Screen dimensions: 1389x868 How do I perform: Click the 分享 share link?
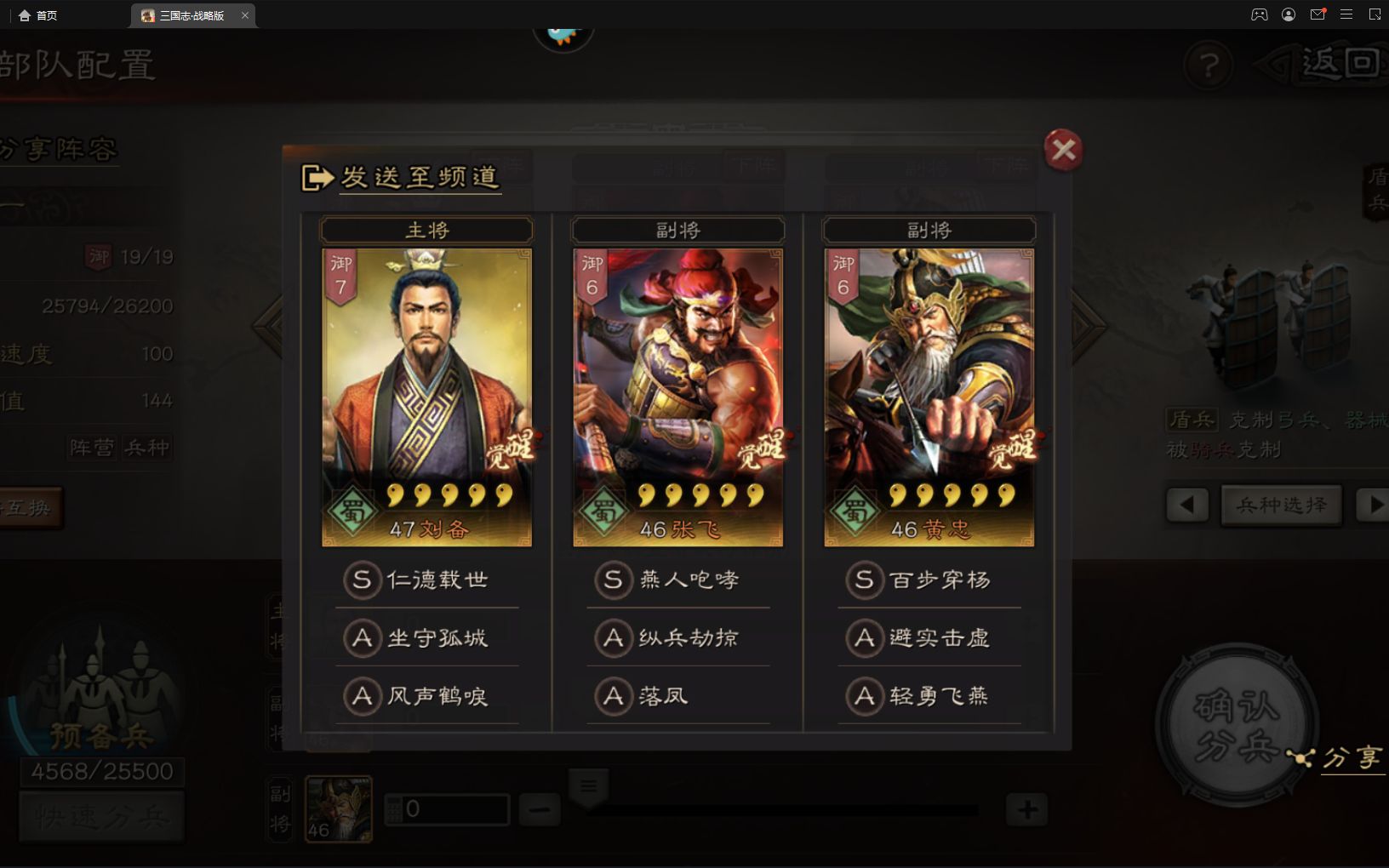[1350, 757]
